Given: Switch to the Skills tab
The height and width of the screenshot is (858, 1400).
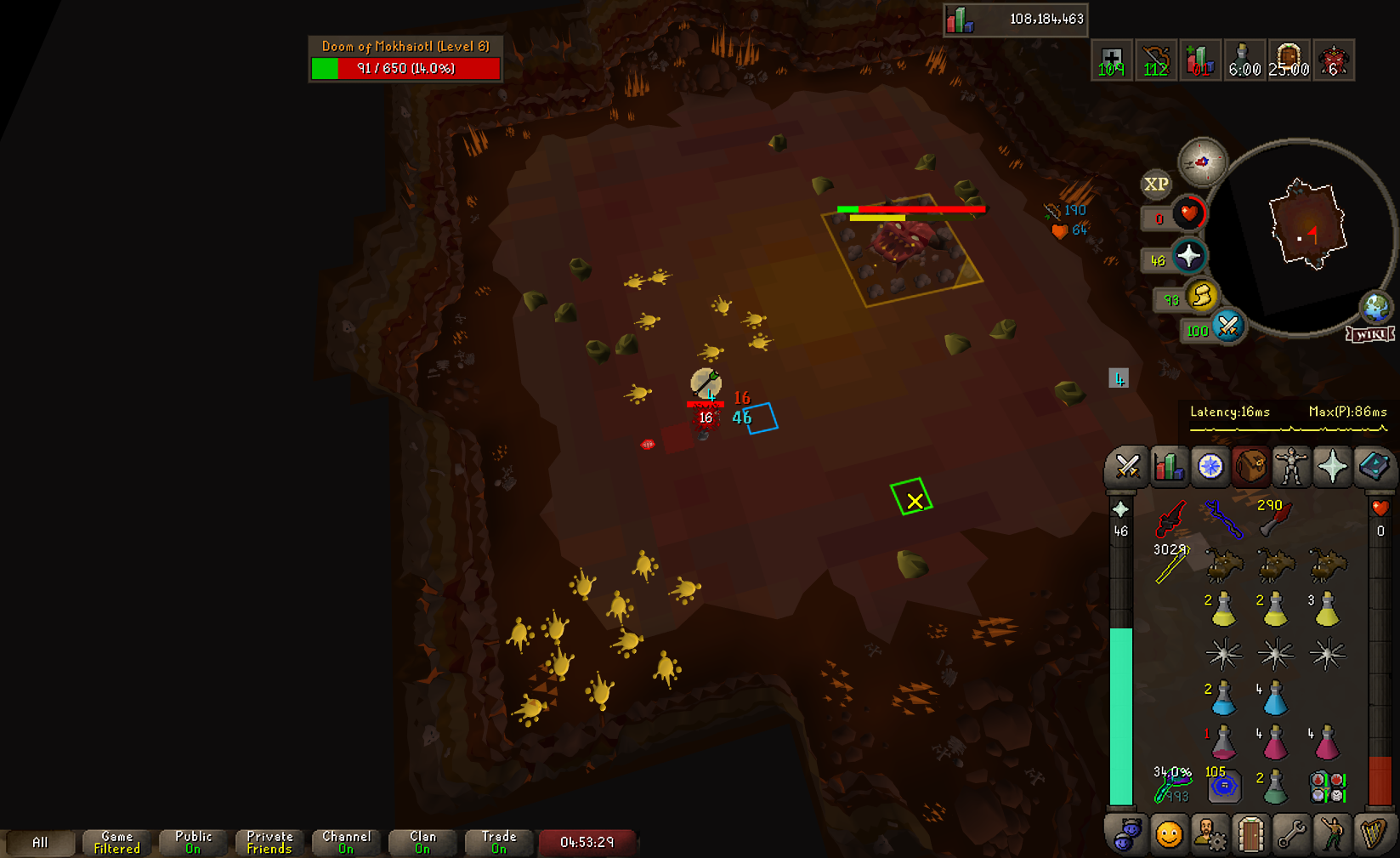Looking at the screenshot, I should point(1169,466).
